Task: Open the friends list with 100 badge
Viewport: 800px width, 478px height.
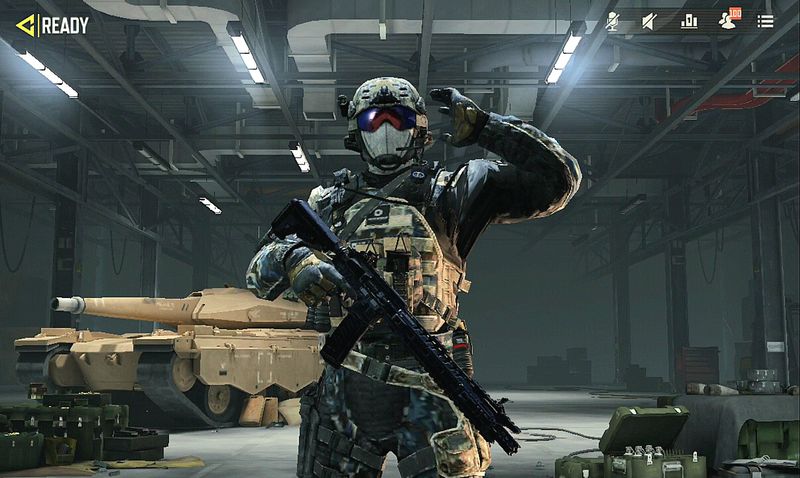Action: [x=727, y=21]
